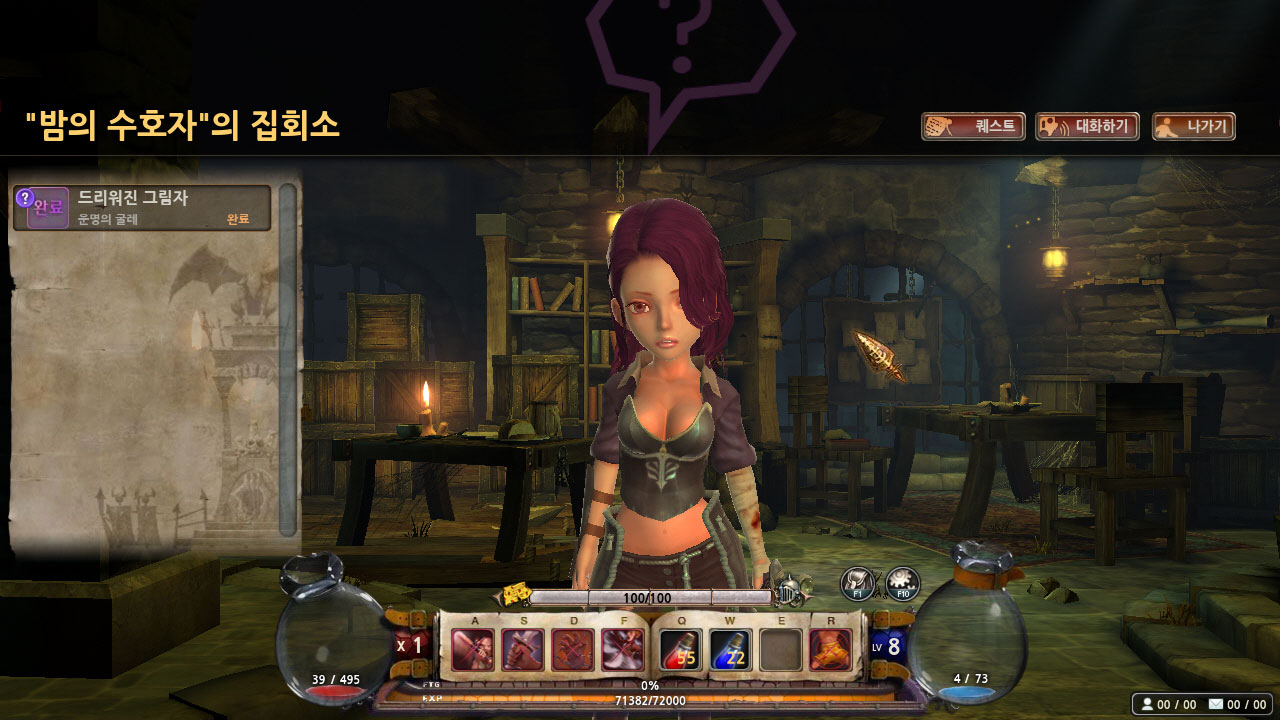Drink the blue mana potion in slot W
The image size is (1280, 720).
coord(730,650)
